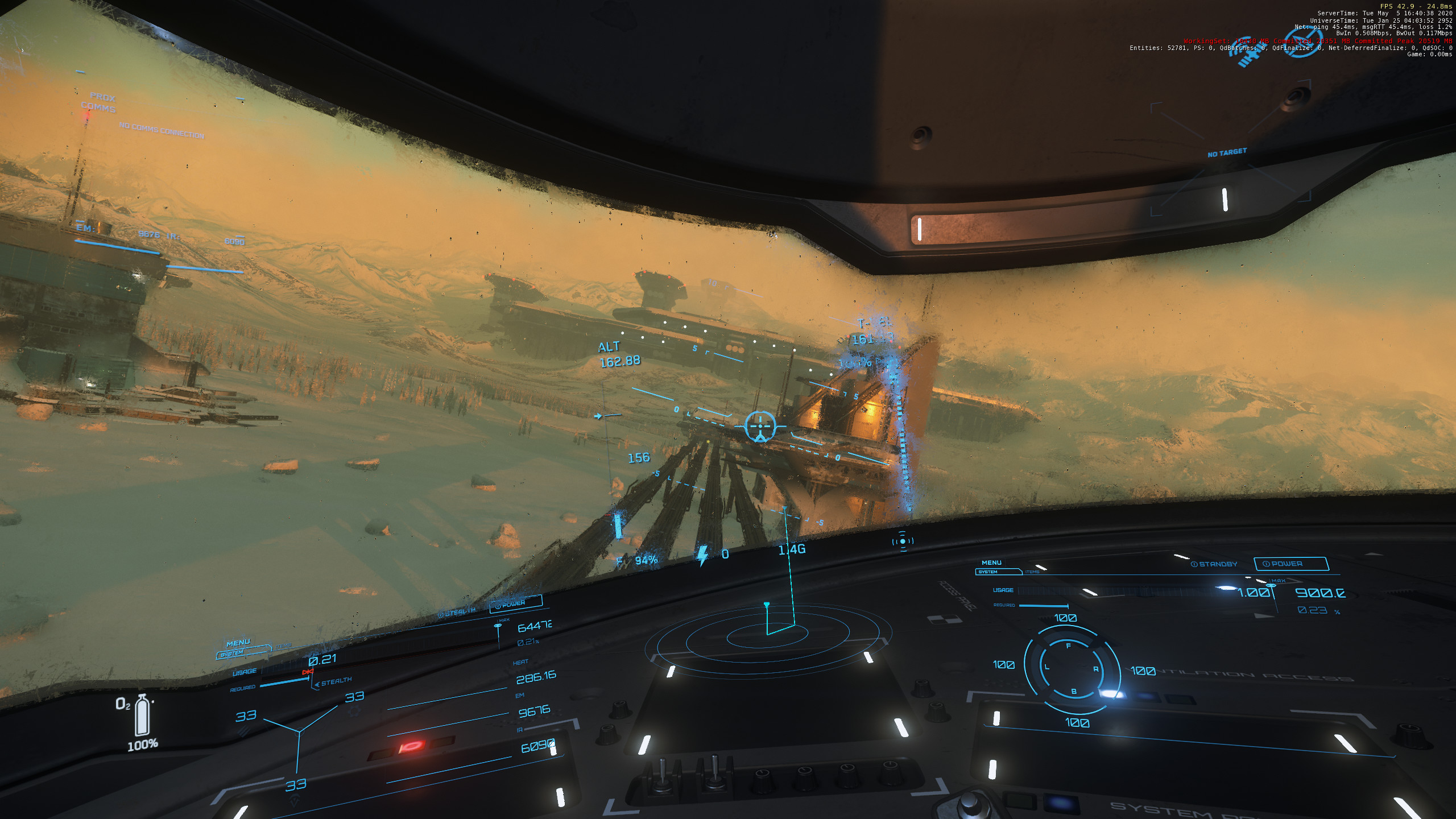Open MENU on the shield display panel
This screenshot has height=819, width=1456.
[991, 562]
